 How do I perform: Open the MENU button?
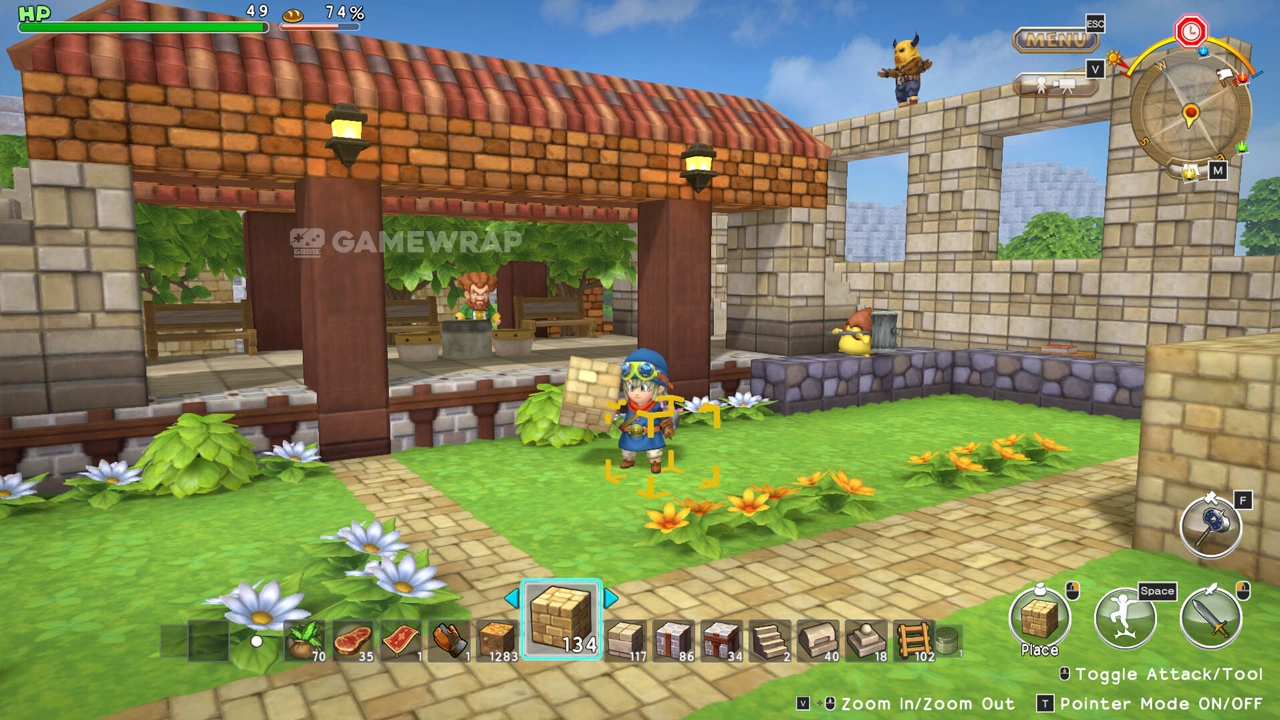pos(1055,41)
